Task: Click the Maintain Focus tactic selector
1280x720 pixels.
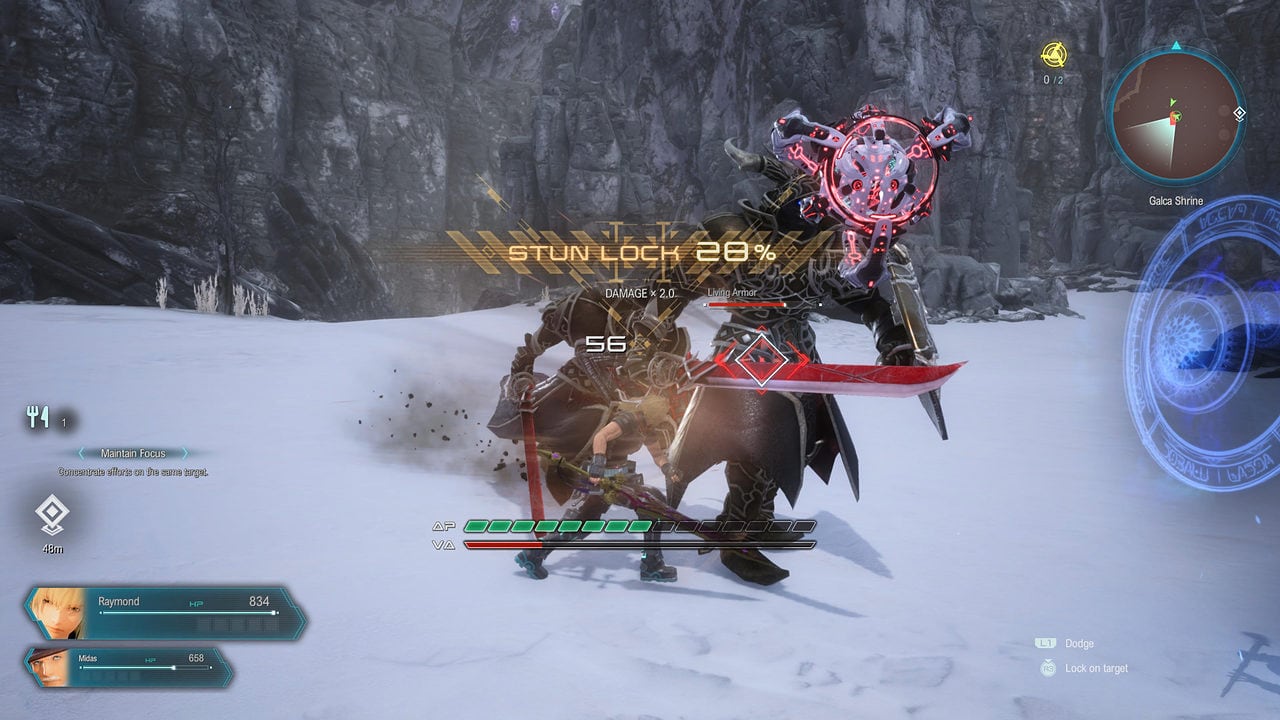Action: [132, 454]
